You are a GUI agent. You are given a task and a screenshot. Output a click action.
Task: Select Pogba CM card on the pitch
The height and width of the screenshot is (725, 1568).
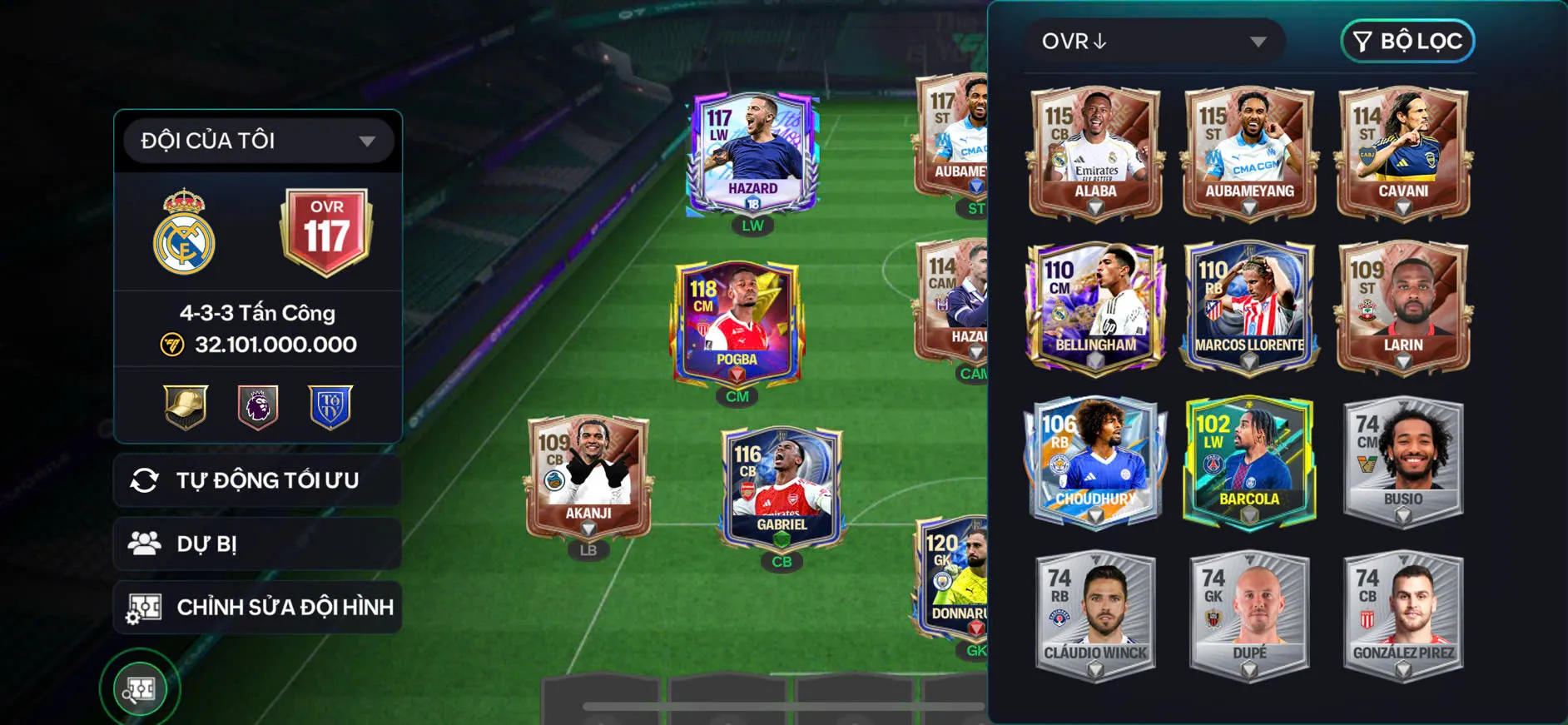[737, 323]
